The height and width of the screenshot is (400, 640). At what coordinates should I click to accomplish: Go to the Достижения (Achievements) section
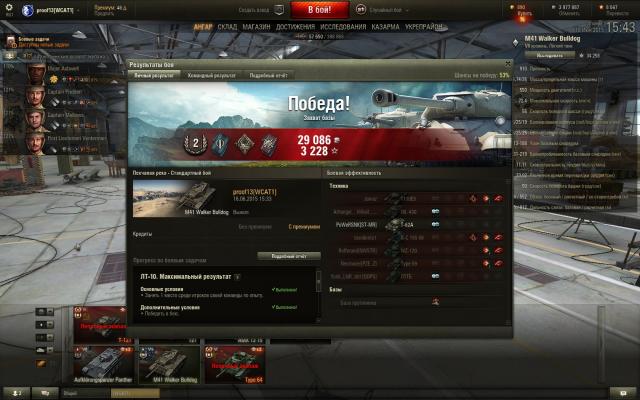pyautogui.click(x=296, y=28)
